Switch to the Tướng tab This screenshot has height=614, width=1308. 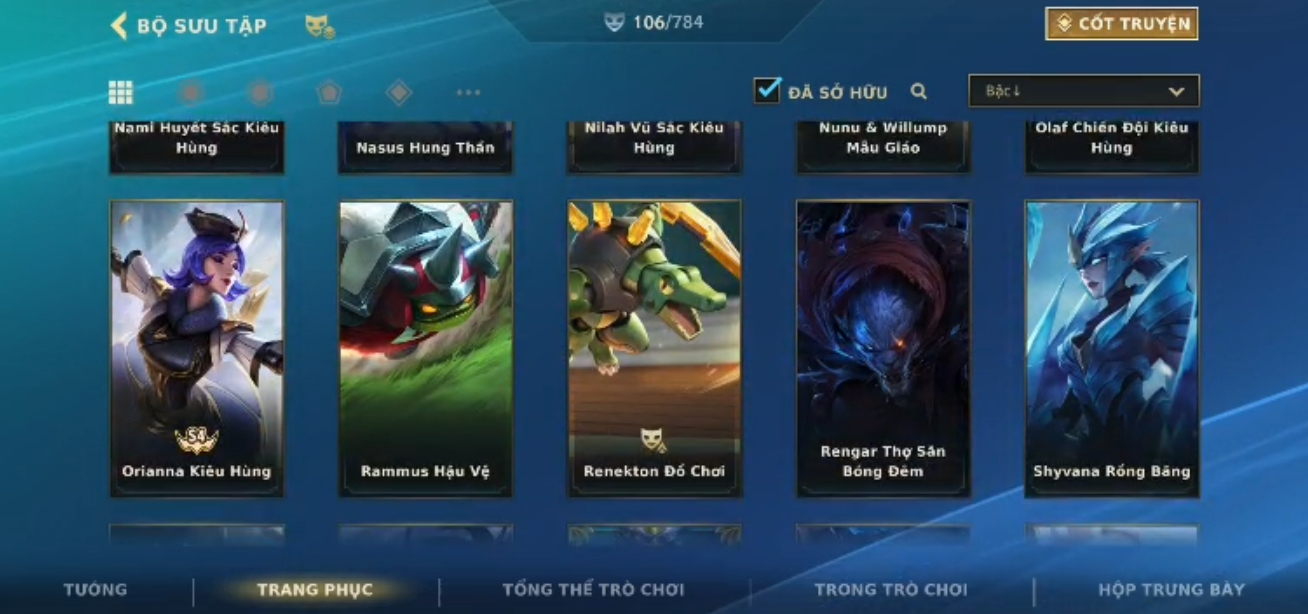coord(96,590)
